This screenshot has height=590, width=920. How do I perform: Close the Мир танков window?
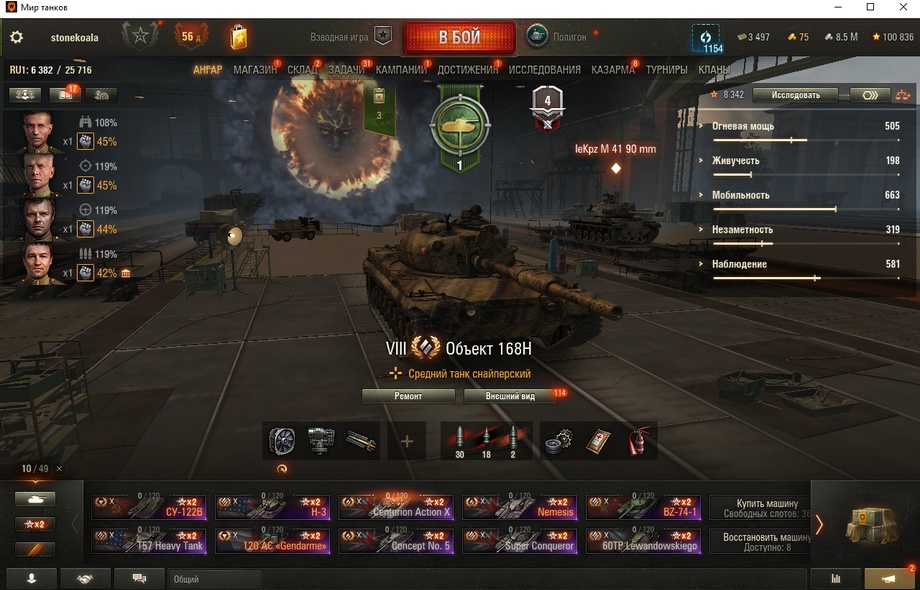[898, 7]
